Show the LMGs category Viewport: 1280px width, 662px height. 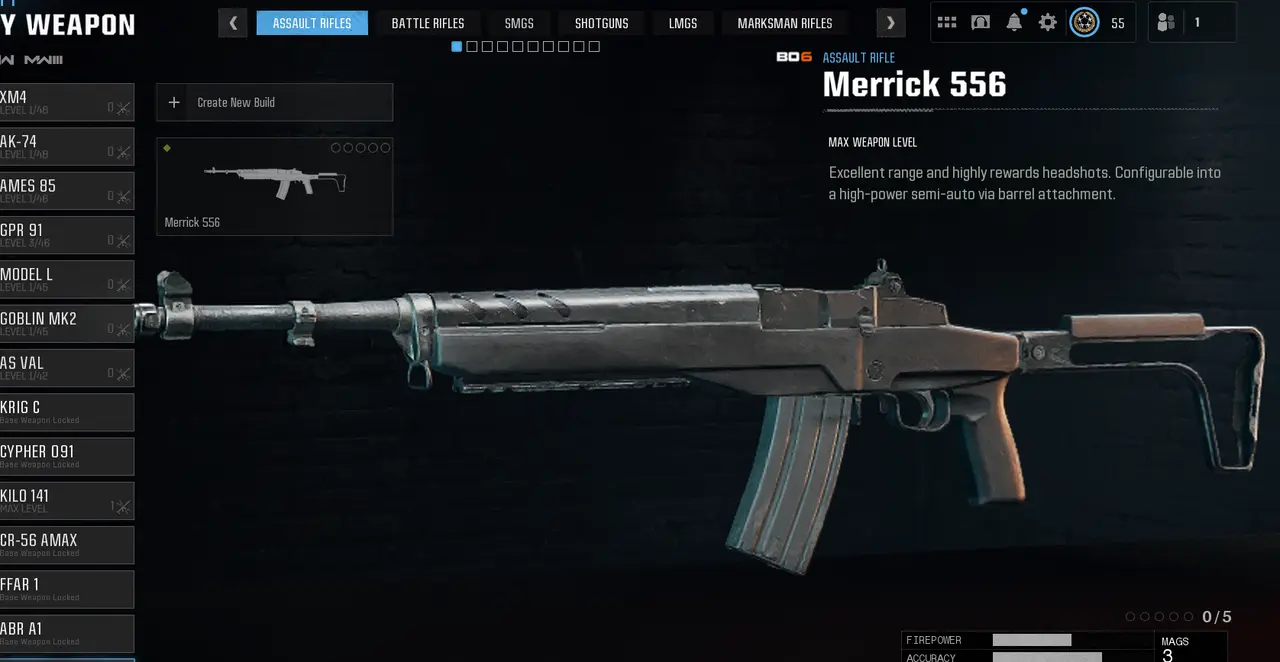(x=683, y=23)
